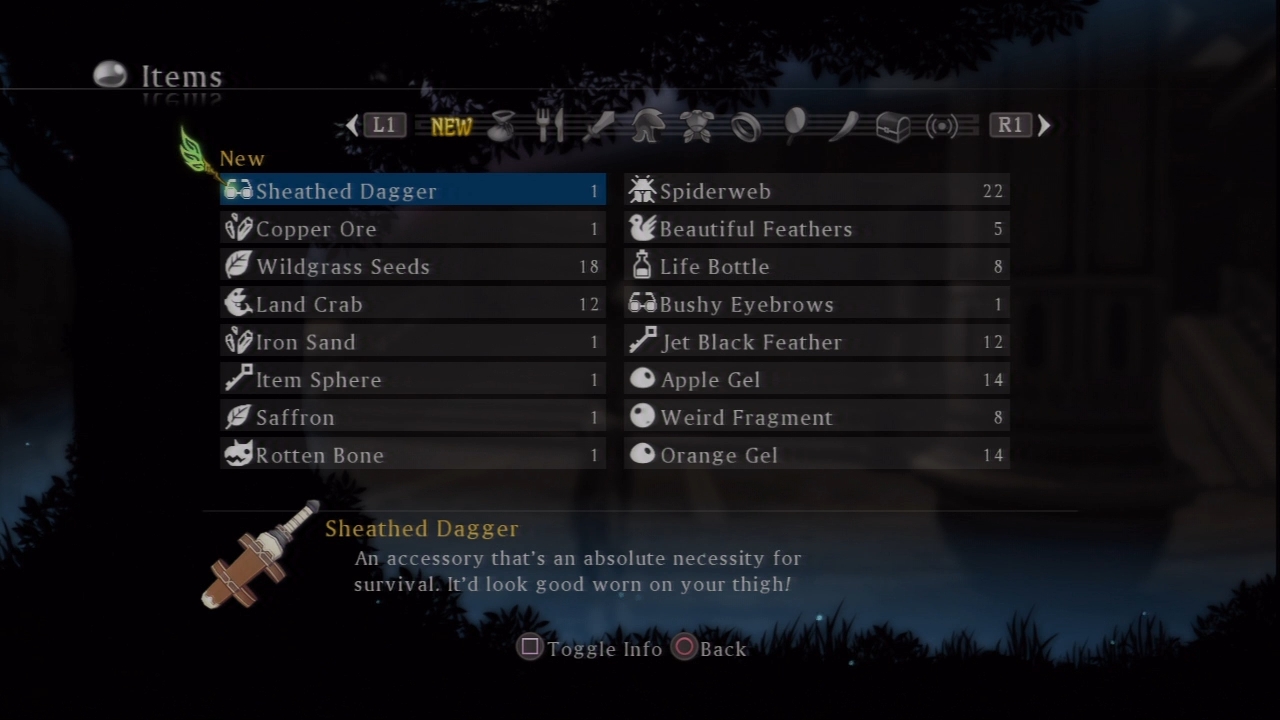Select the Bushy Eyebrows accessory

tap(816, 304)
